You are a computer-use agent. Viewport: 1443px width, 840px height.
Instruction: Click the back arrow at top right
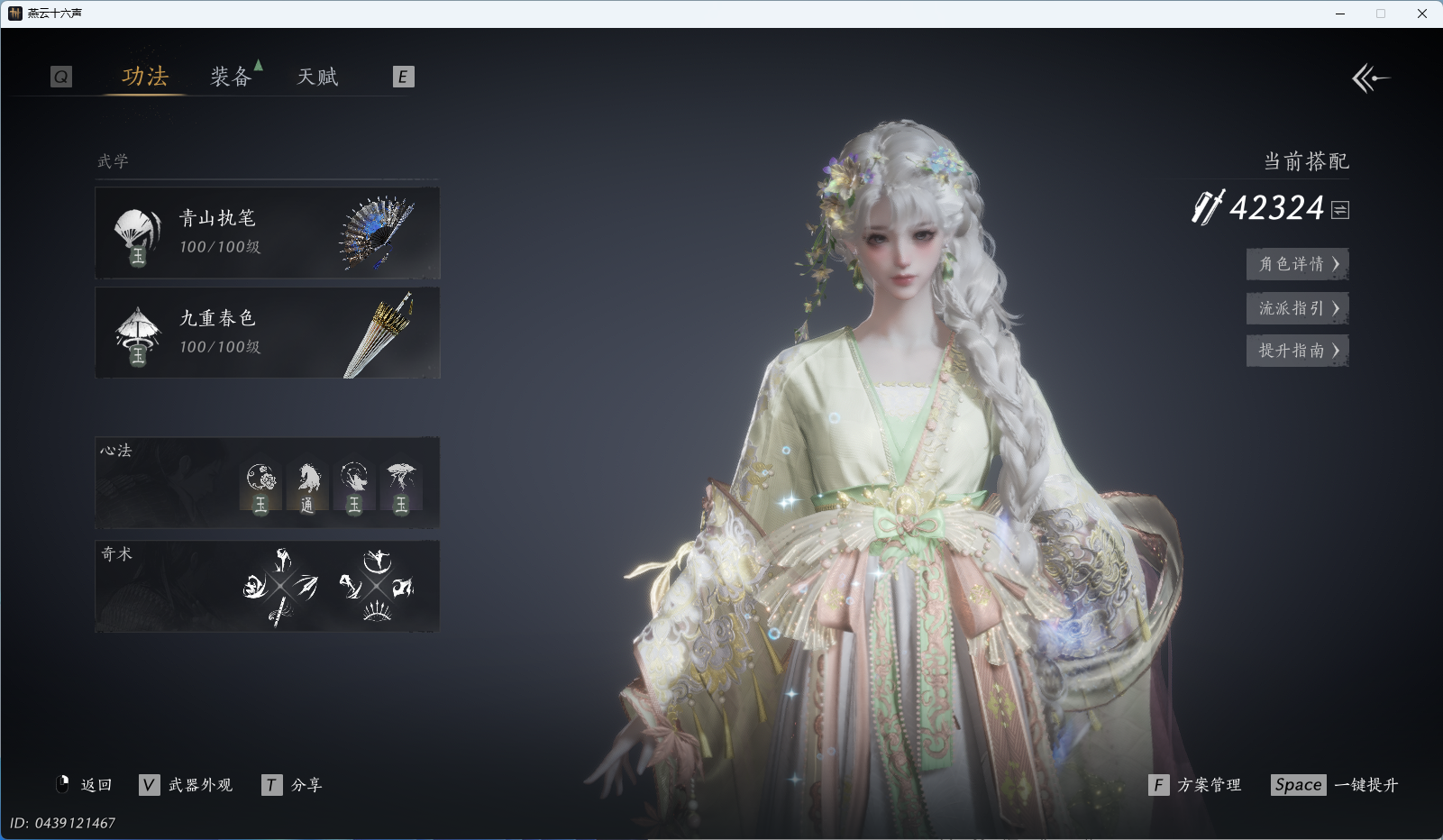coord(1370,78)
